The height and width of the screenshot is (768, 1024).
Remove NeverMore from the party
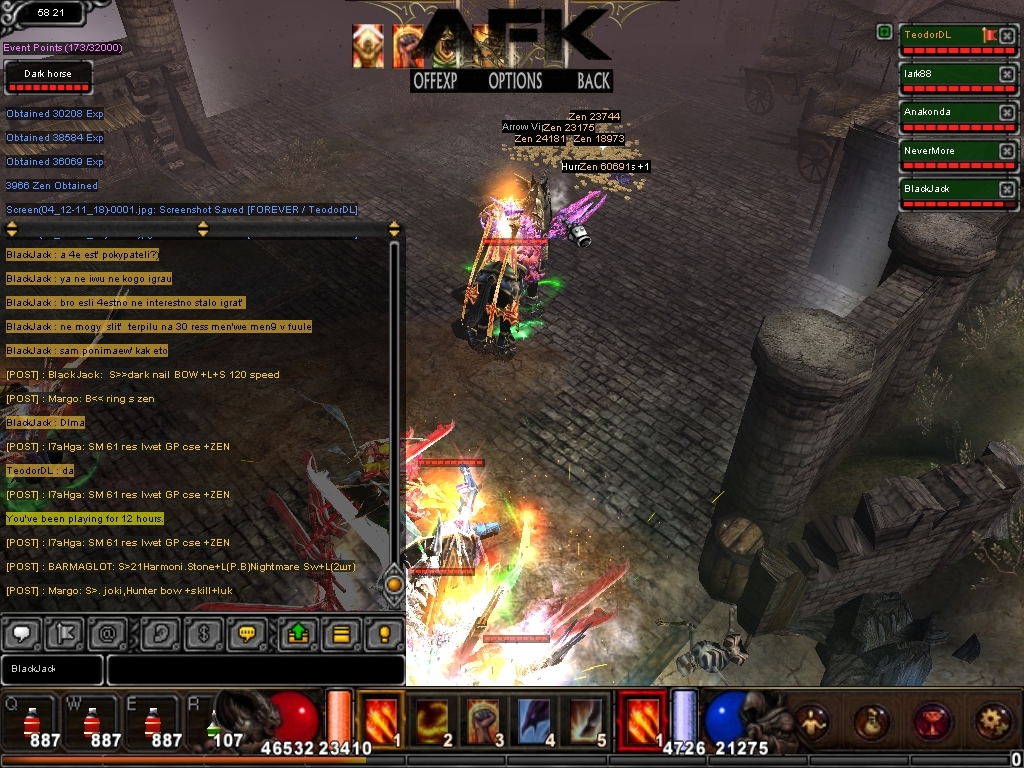pyautogui.click(x=1006, y=152)
